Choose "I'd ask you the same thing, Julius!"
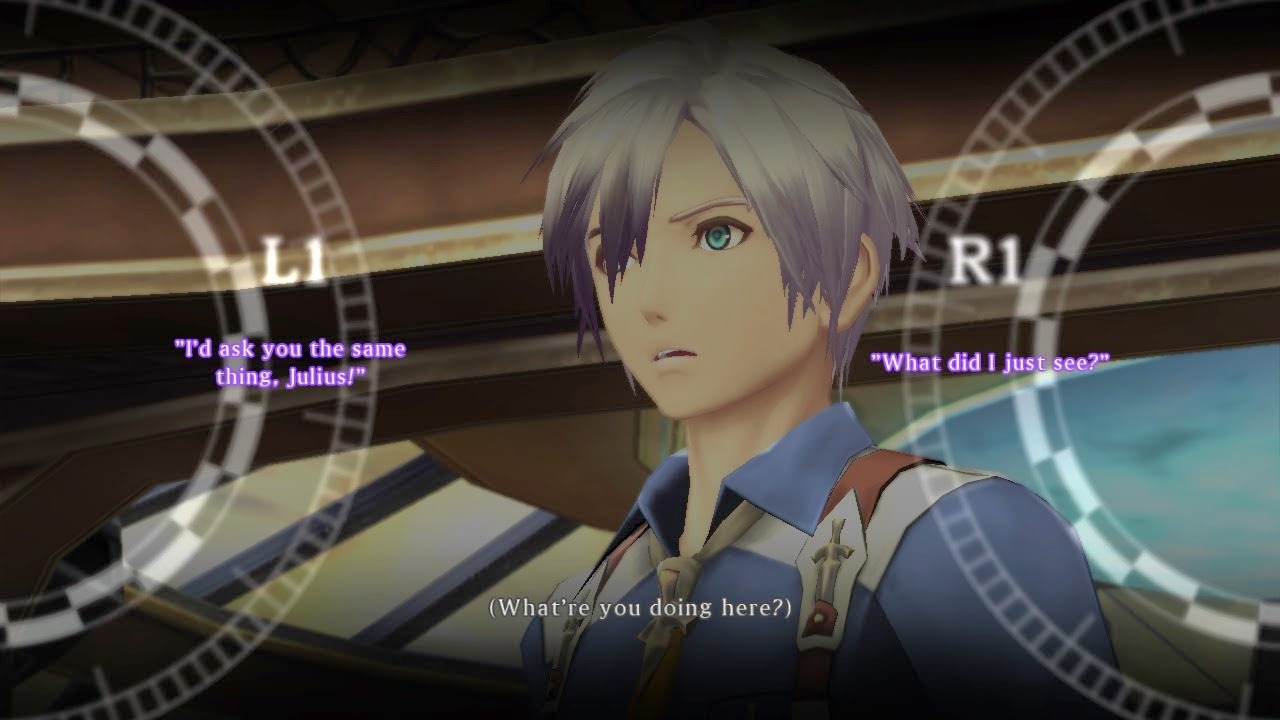 click(x=290, y=362)
